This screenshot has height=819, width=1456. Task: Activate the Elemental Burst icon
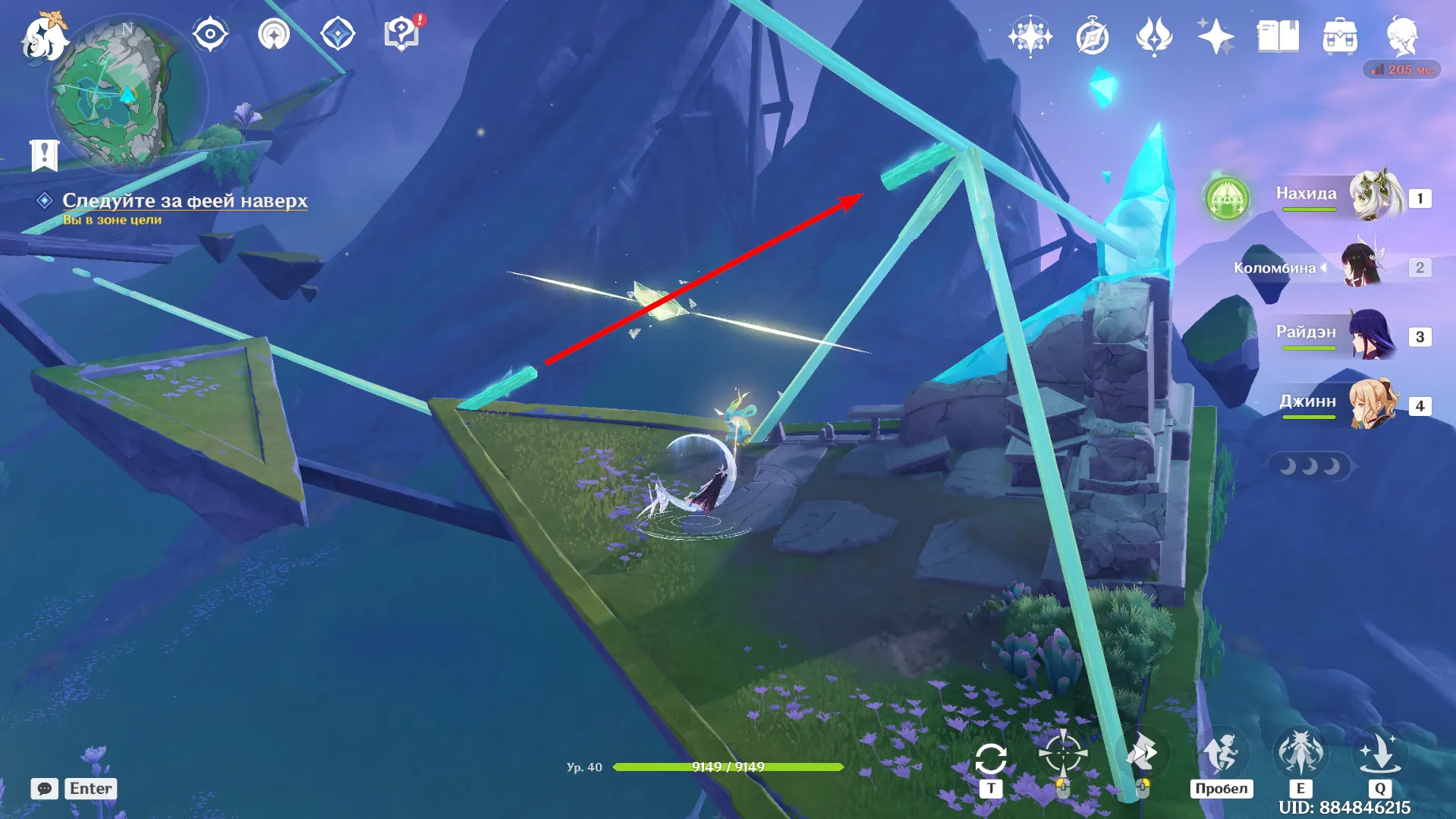(x=1379, y=754)
